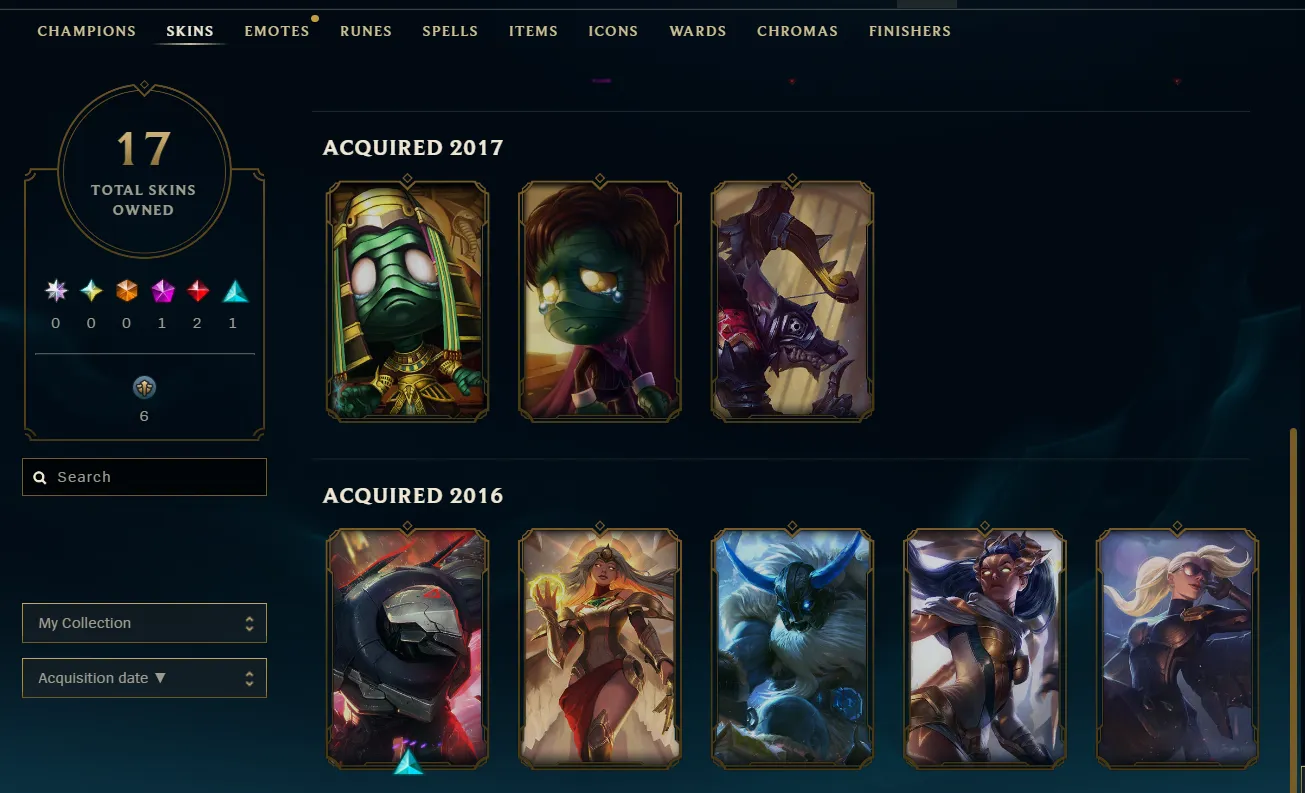Open the Acquisition date sort dropdown

pos(144,677)
